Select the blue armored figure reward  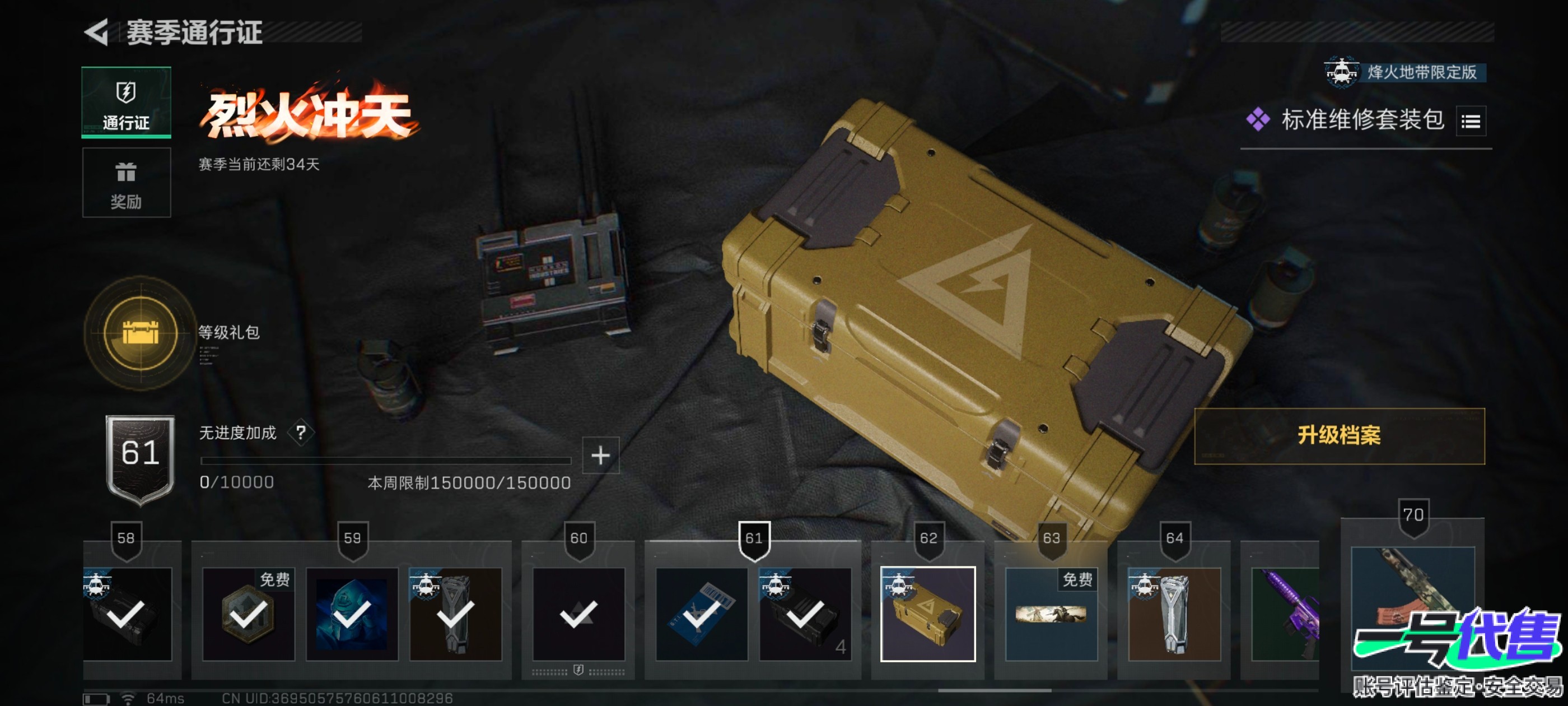coord(351,614)
